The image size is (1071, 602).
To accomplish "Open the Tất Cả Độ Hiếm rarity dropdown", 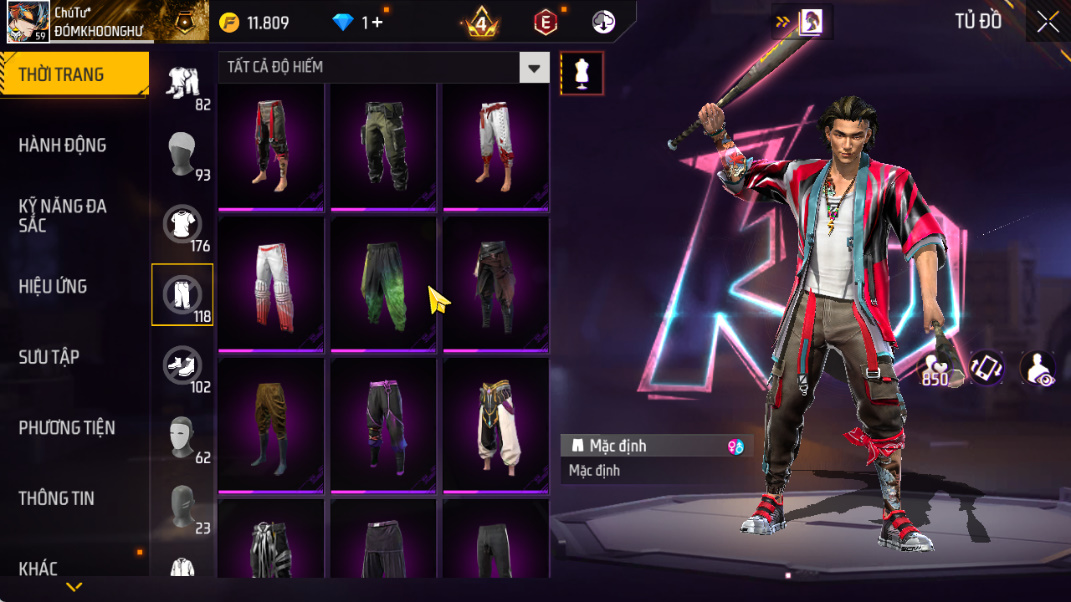I will click(x=534, y=68).
